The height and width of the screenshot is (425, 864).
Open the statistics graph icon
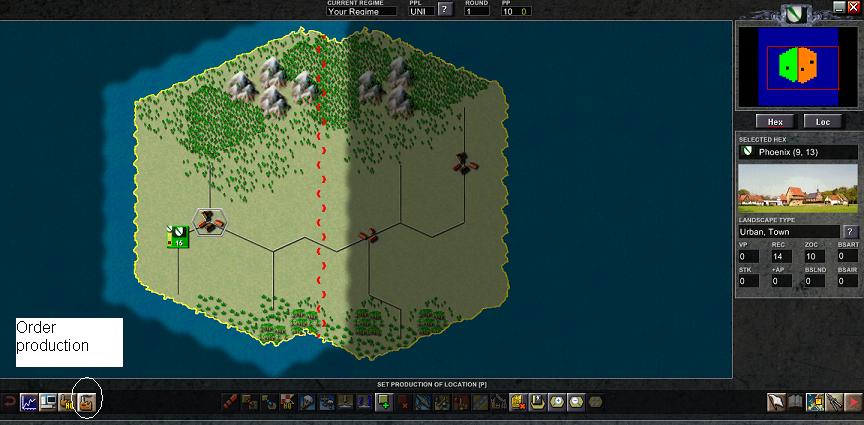[28, 402]
